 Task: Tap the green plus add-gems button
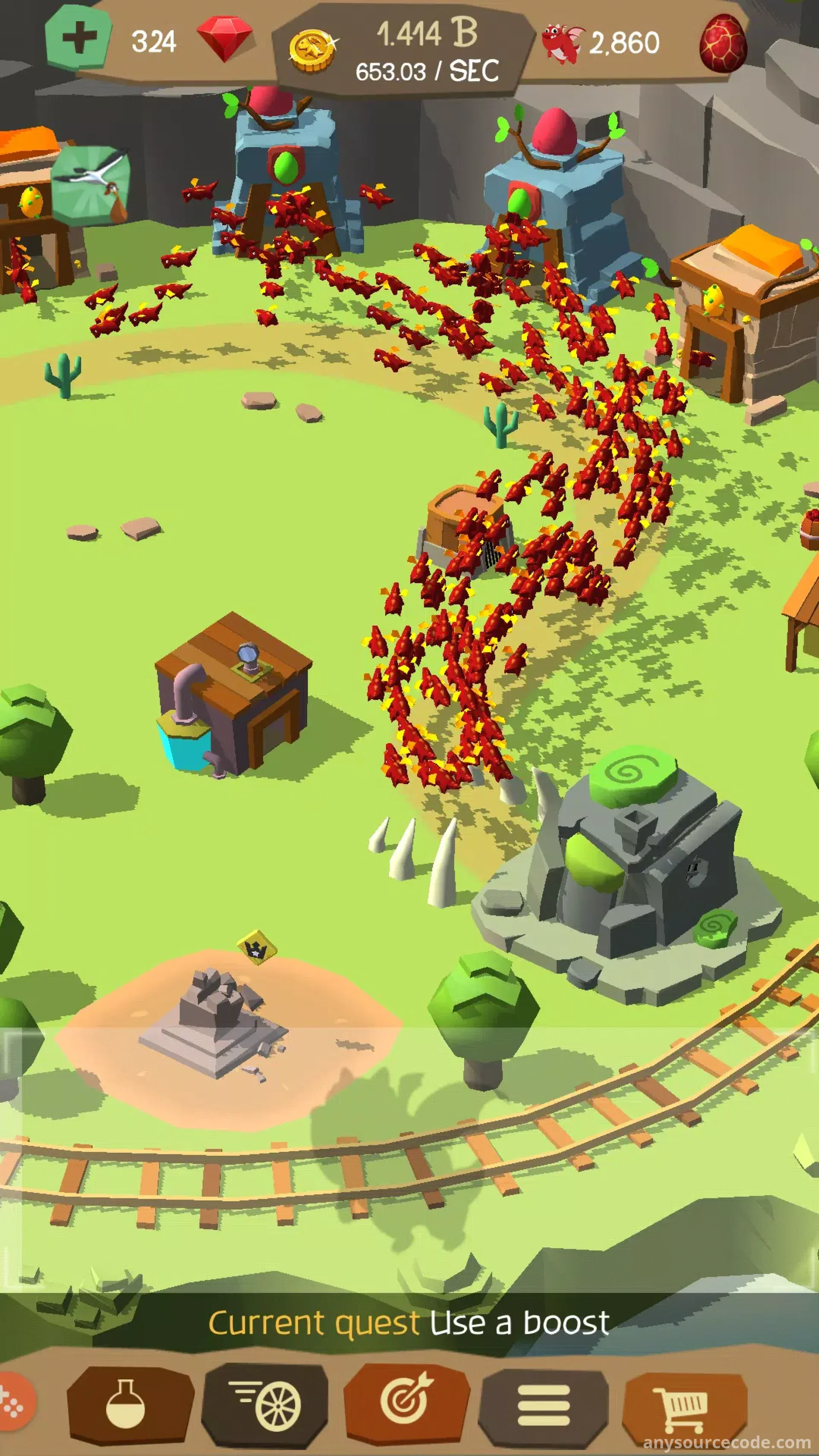(78, 37)
